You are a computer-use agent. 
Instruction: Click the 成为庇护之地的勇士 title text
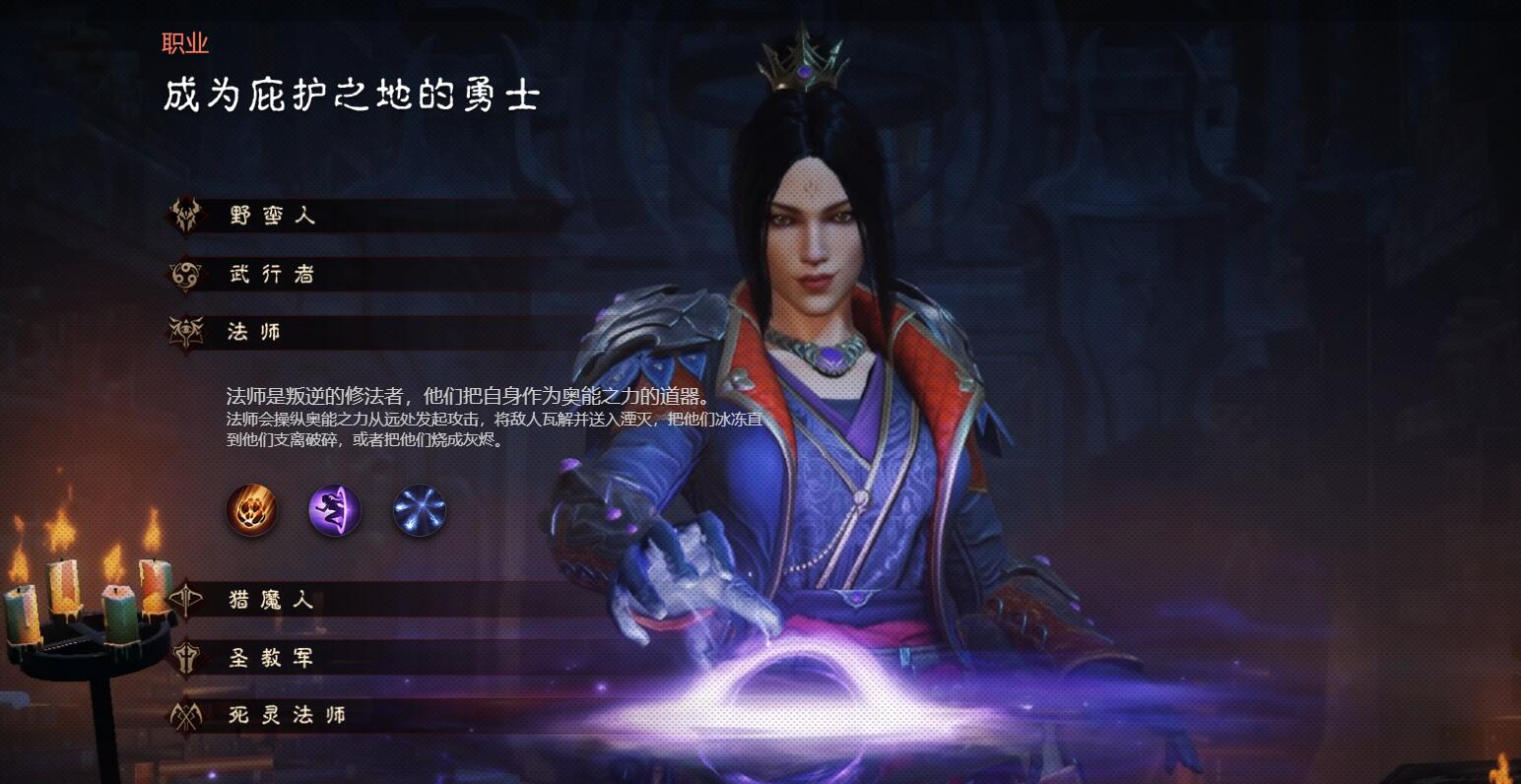pos(350,95)
